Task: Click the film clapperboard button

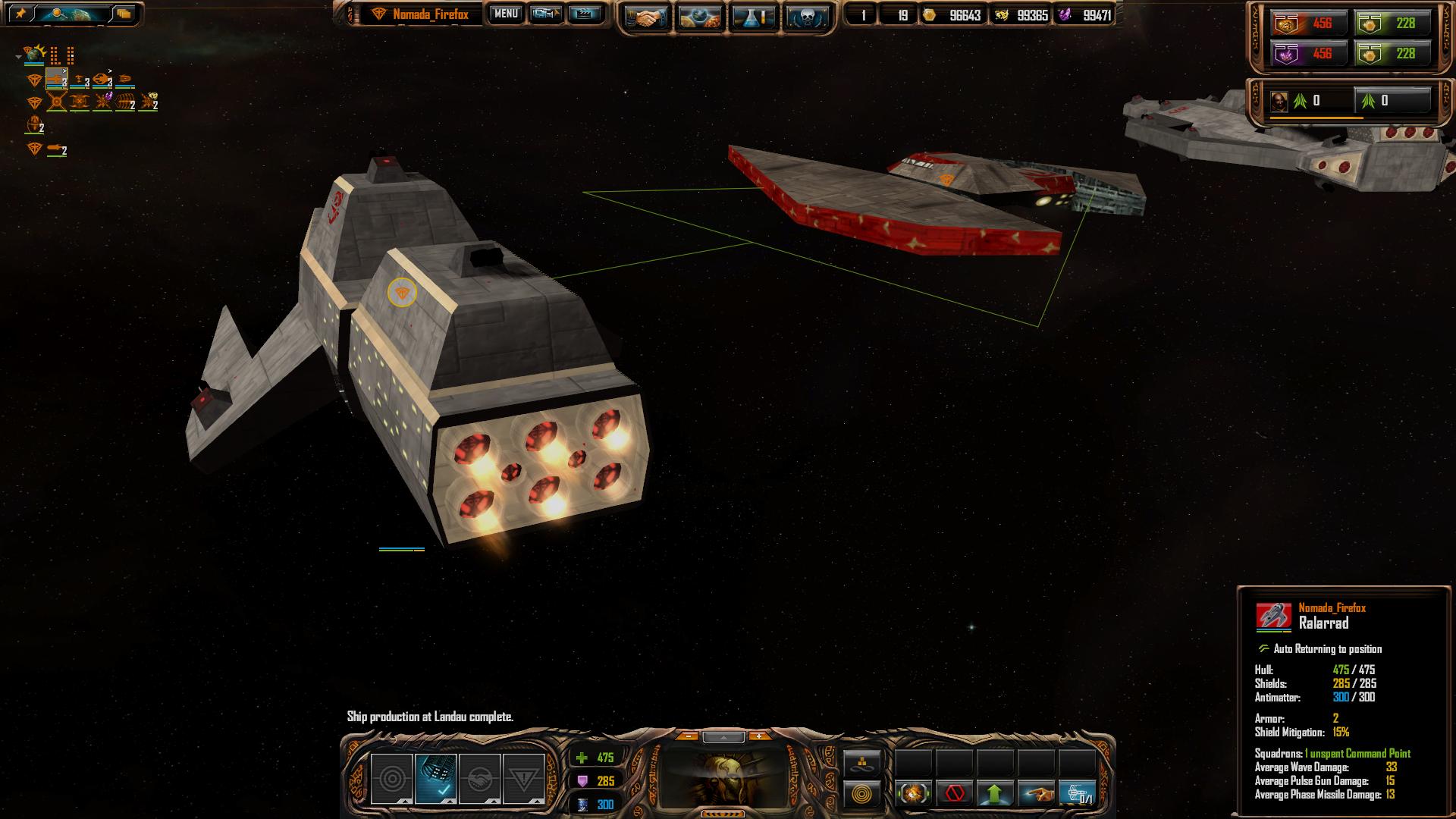Action: point(584,14)
